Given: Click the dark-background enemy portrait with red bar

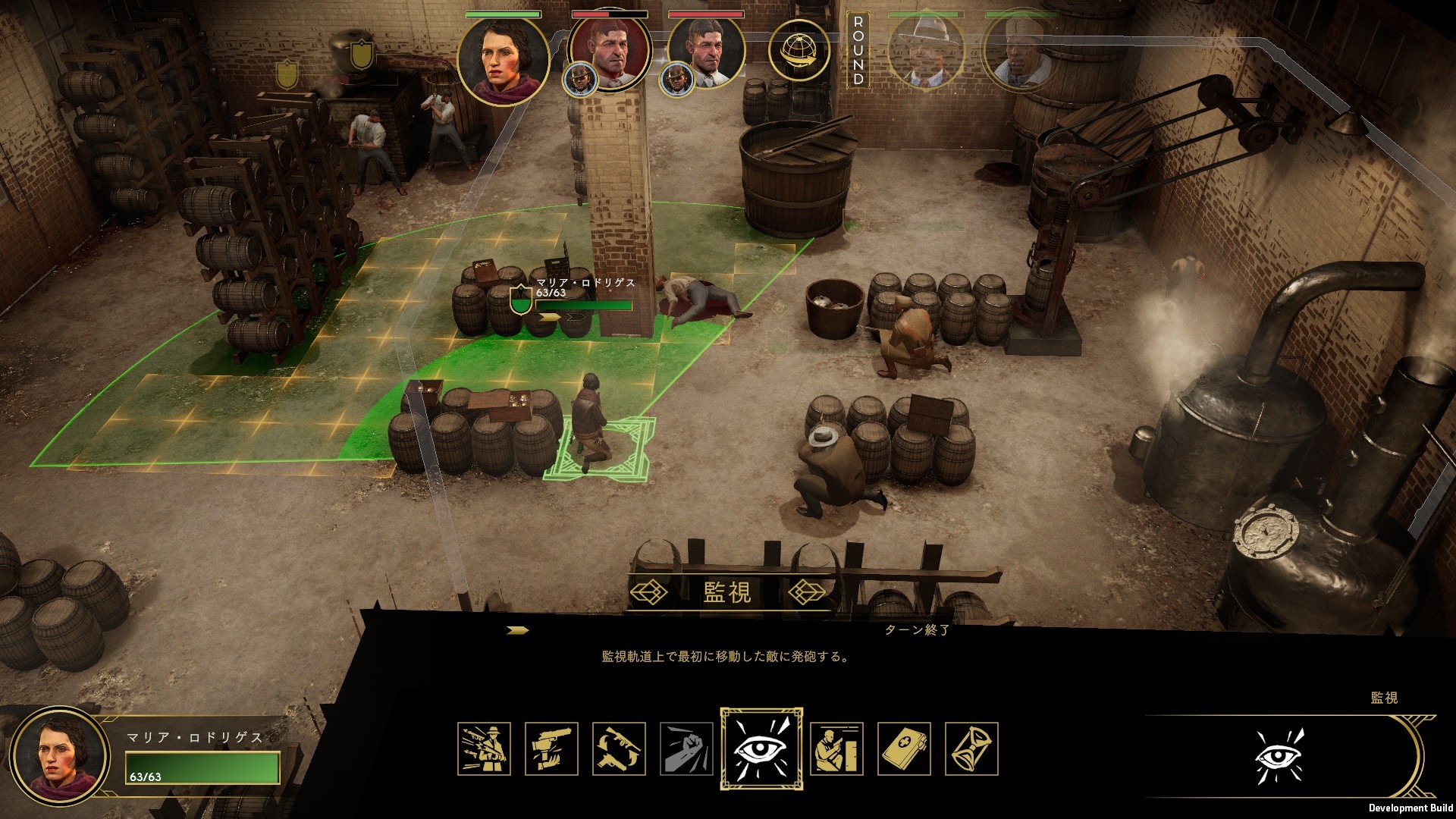Looking at the screenshot, I should [x=707, y=52].
